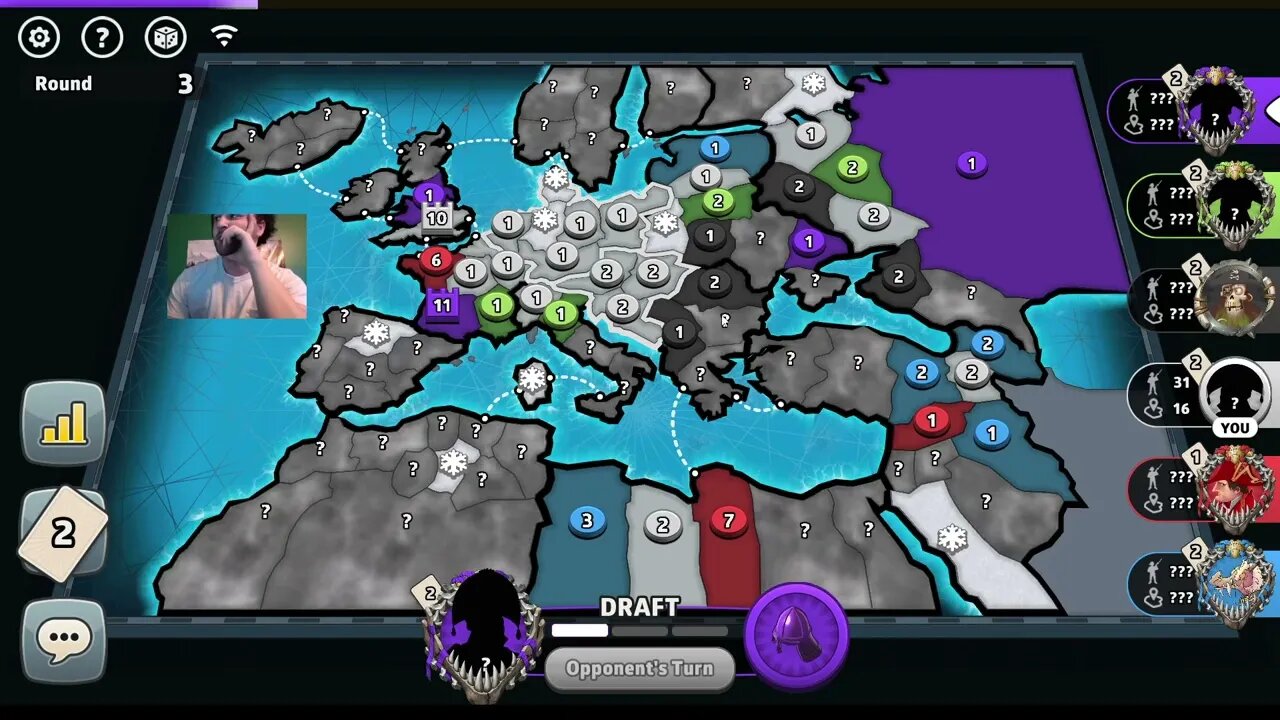Select the blue territory with 3 troops
Viewport: 1280px width, 720px height.
point(587,520)
